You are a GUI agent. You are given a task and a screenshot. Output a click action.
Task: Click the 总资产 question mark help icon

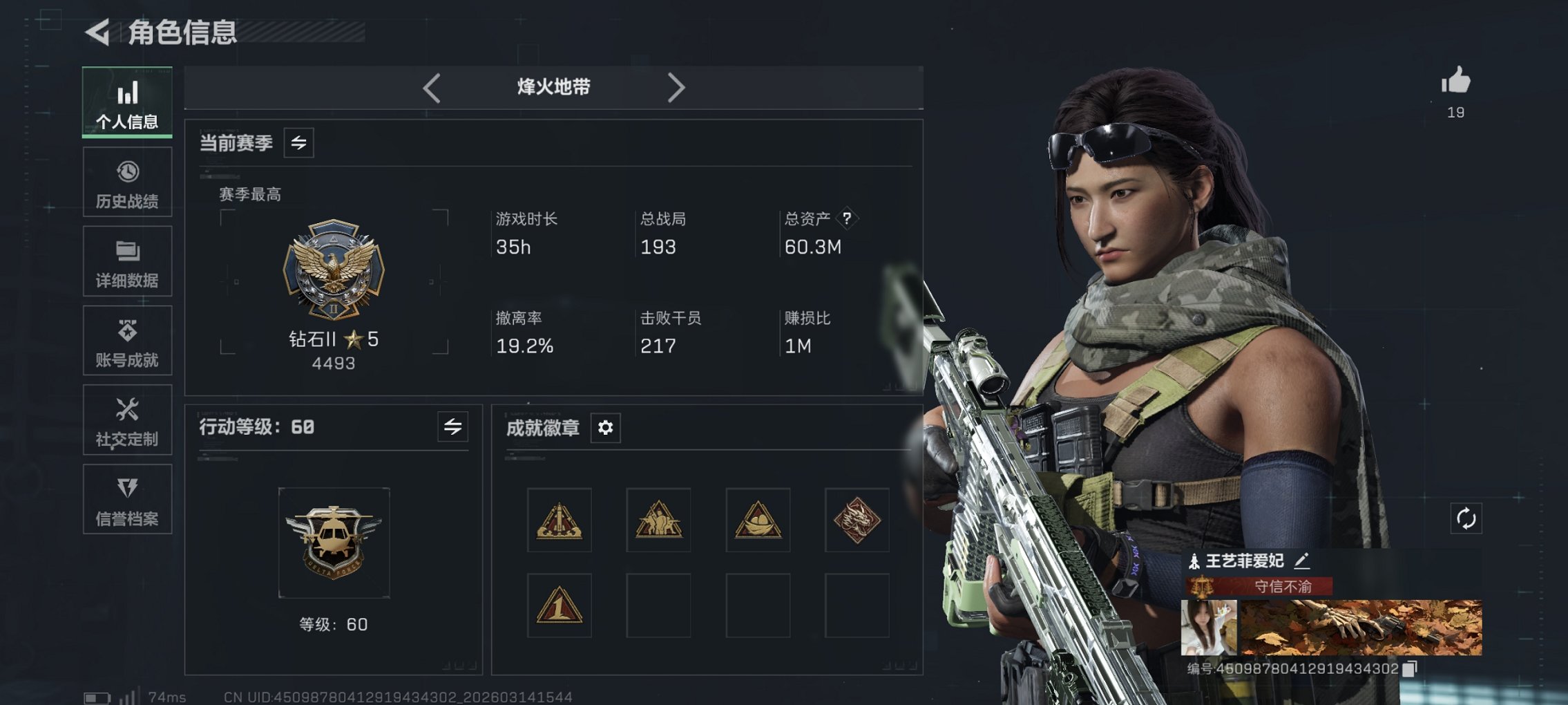point(847,218)
